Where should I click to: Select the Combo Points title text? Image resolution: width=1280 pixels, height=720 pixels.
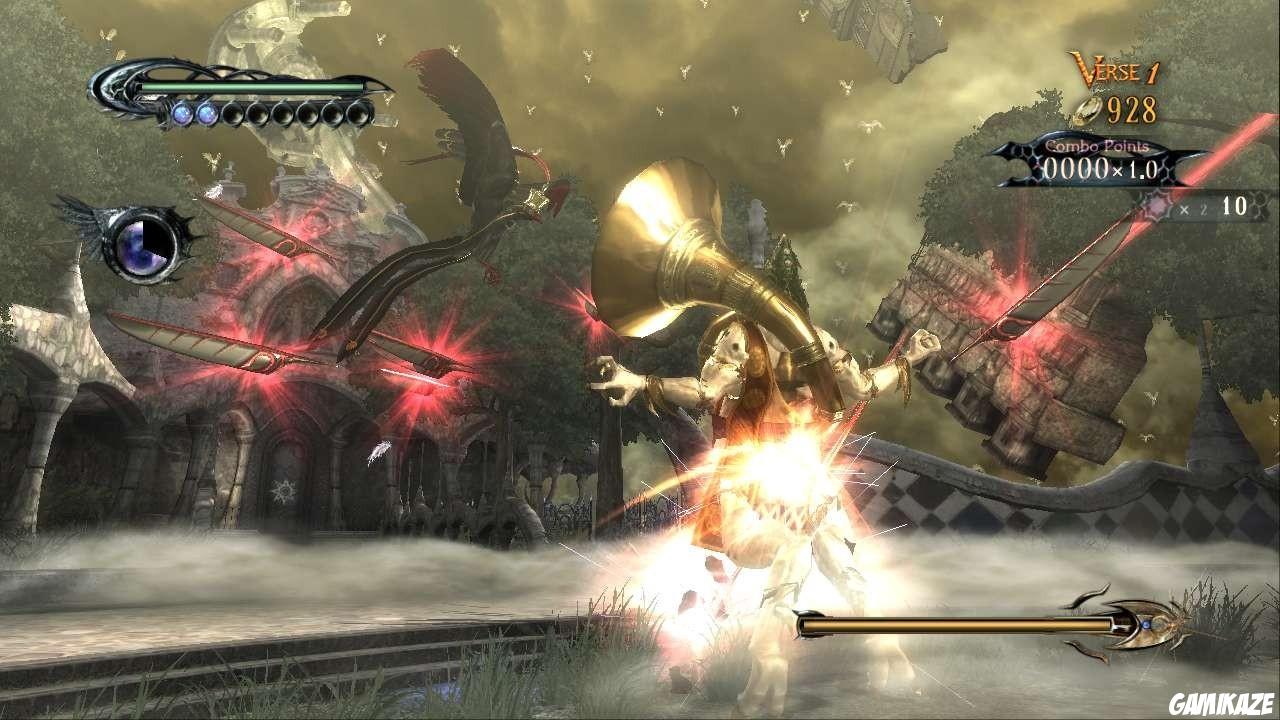coord(1098,146)
